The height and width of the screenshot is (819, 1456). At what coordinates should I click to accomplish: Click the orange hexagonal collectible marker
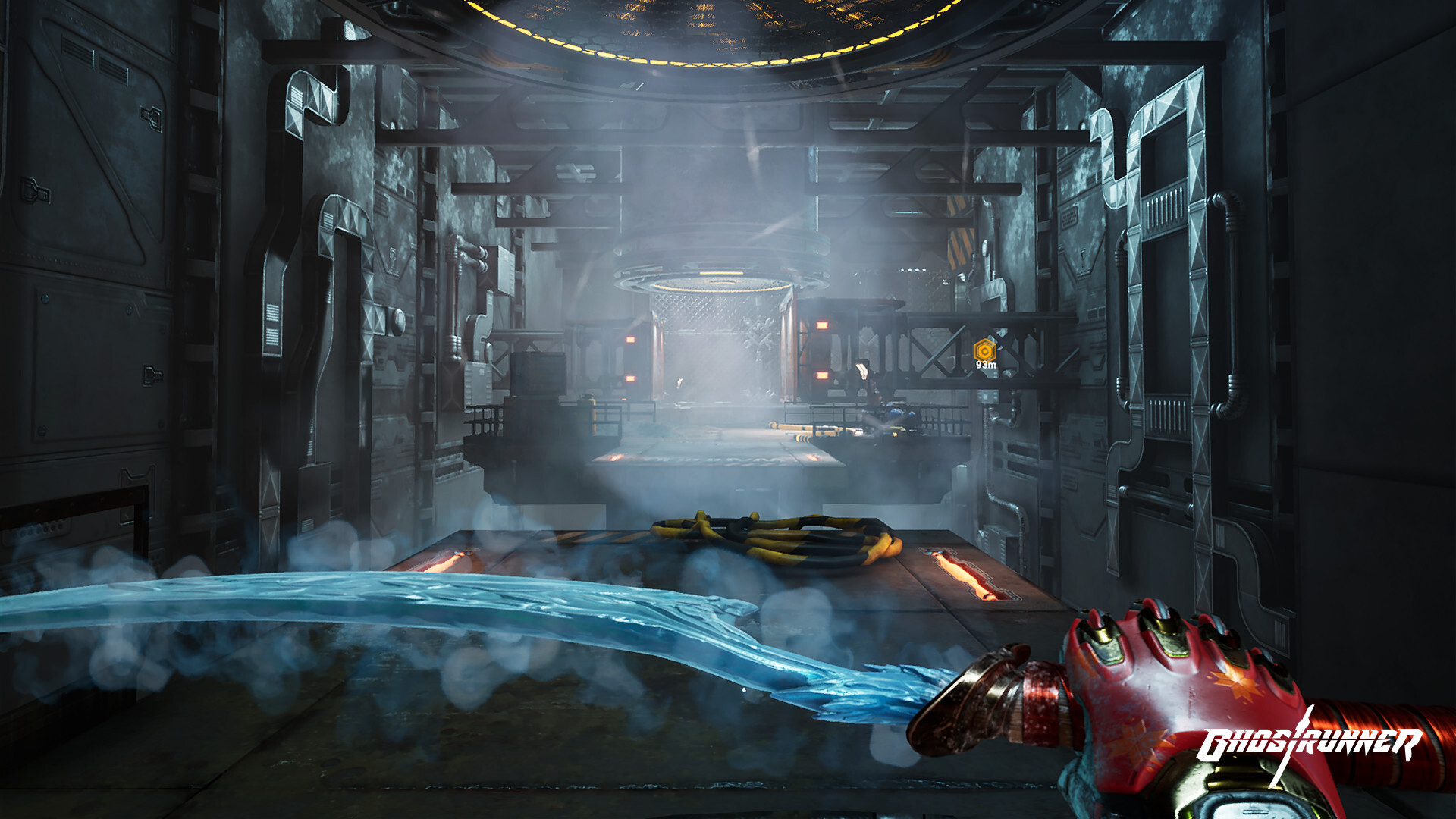pos(984,350)
